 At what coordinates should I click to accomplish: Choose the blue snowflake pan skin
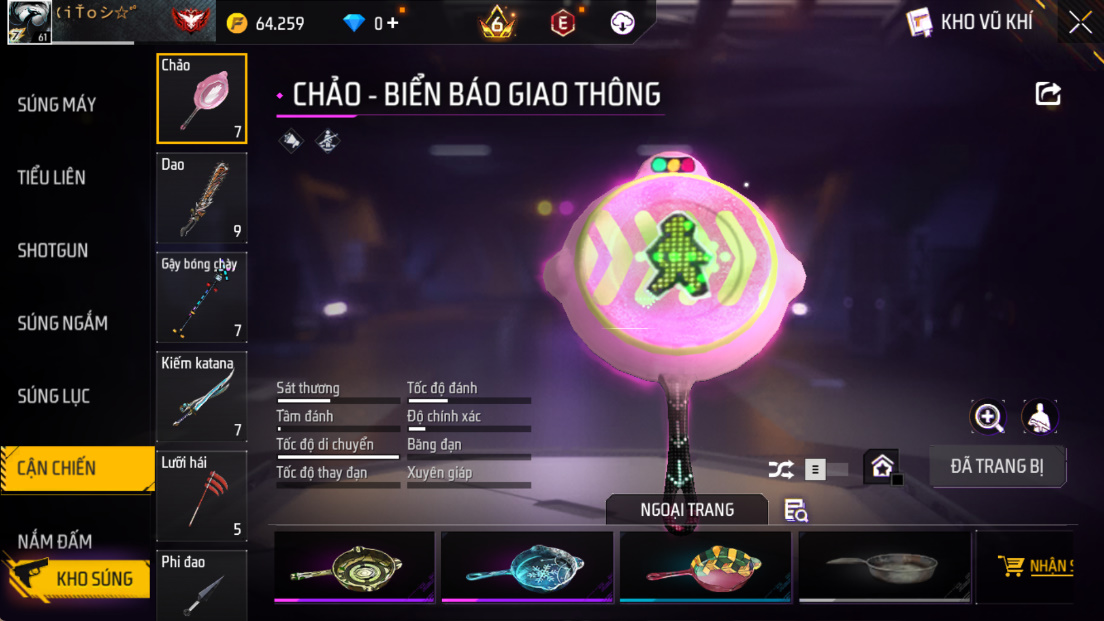point(527,567)
